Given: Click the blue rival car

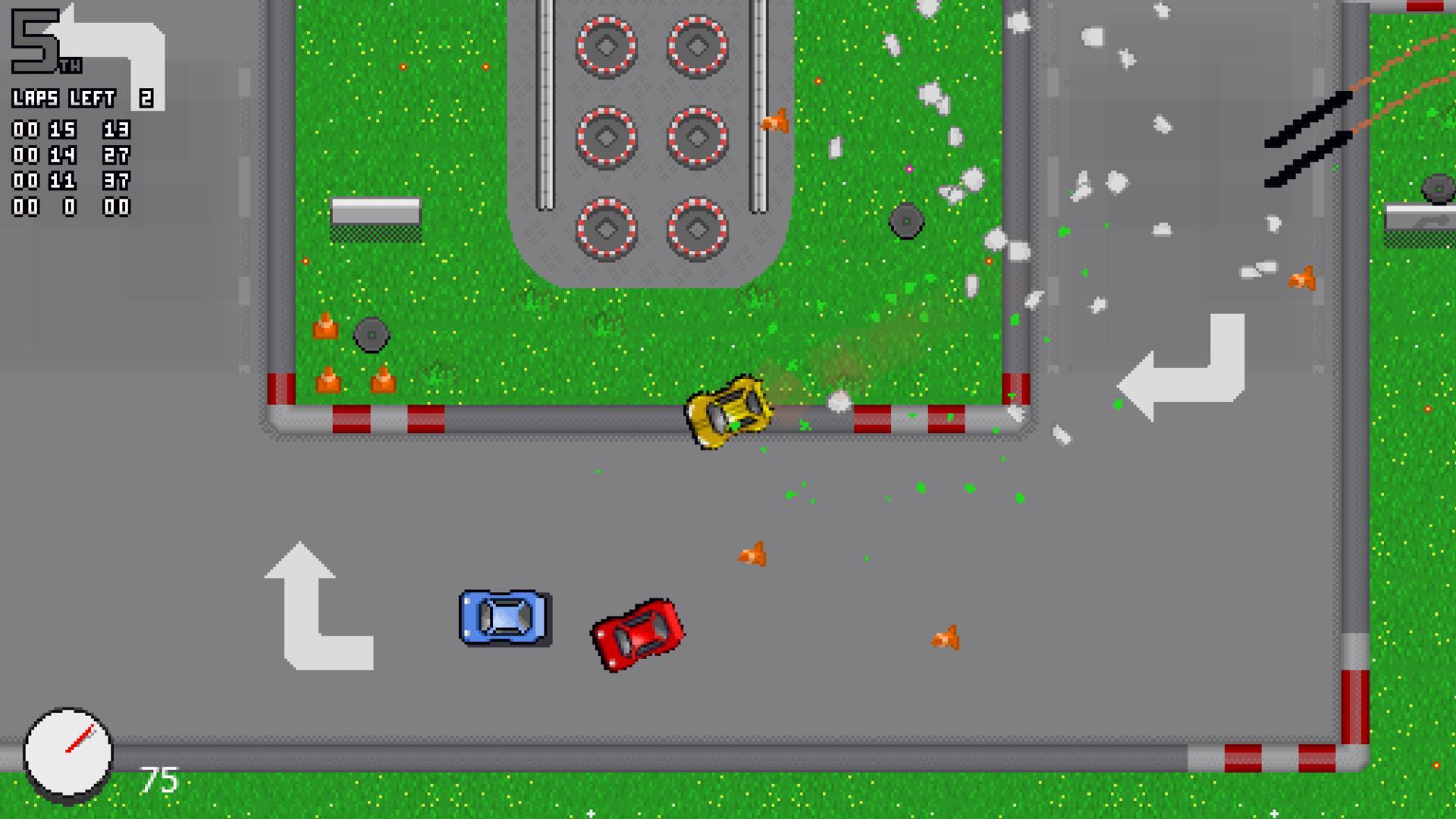Looking at the screenshot, I should (500, 616).
